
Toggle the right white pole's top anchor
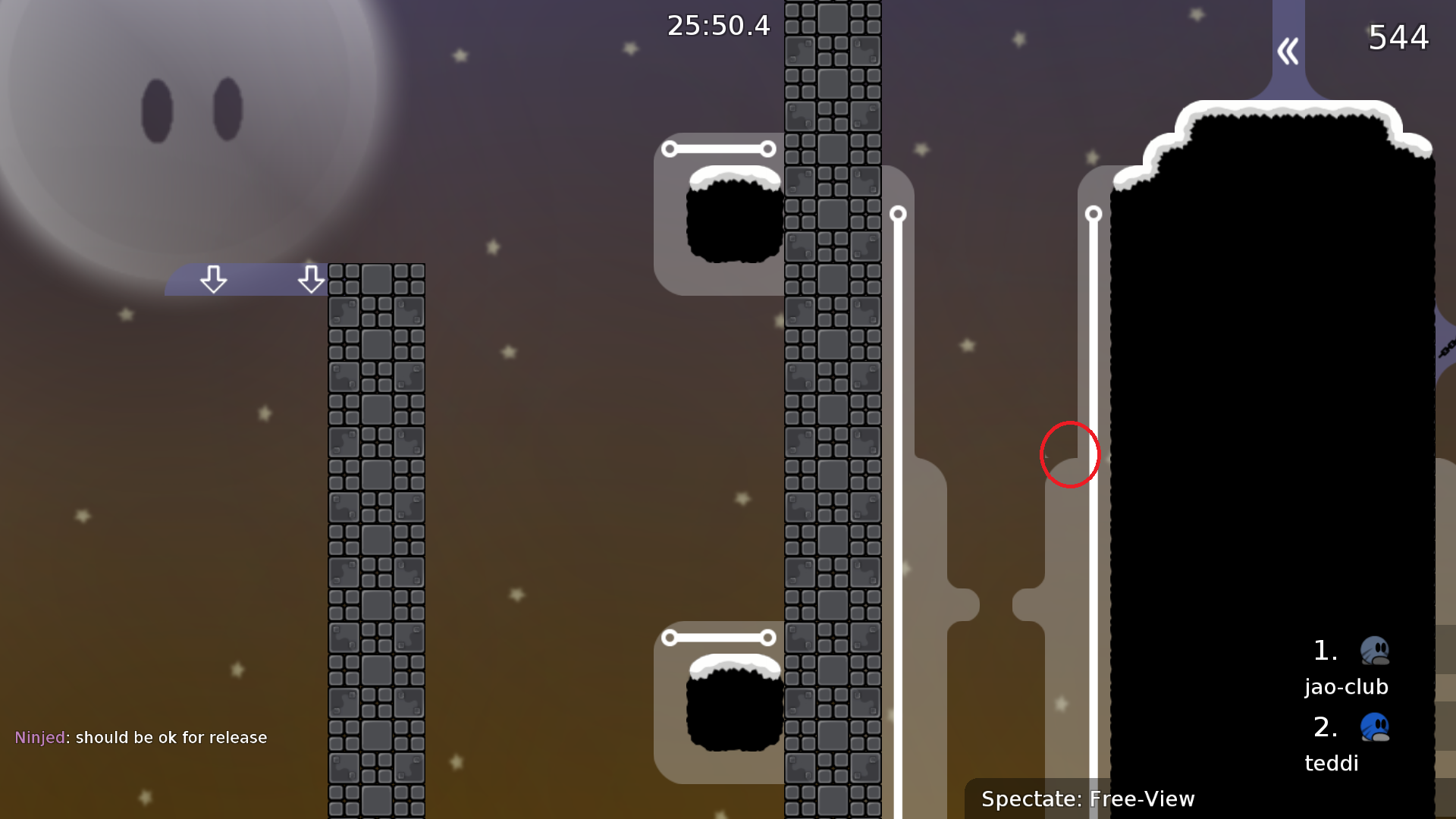point(1094,215)
